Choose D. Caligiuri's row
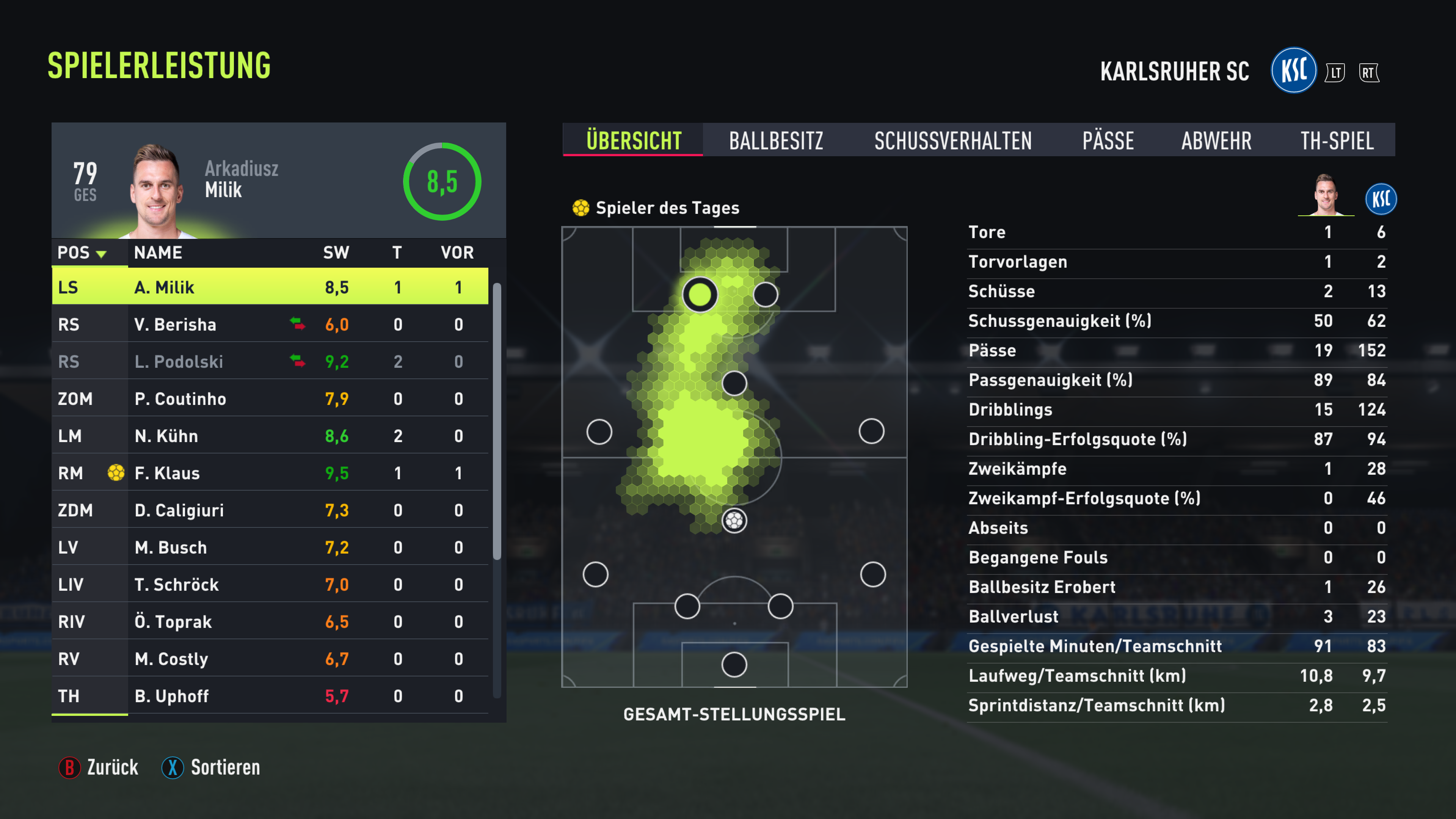Viewport: 1456px width, 819px height. [270, 510]
